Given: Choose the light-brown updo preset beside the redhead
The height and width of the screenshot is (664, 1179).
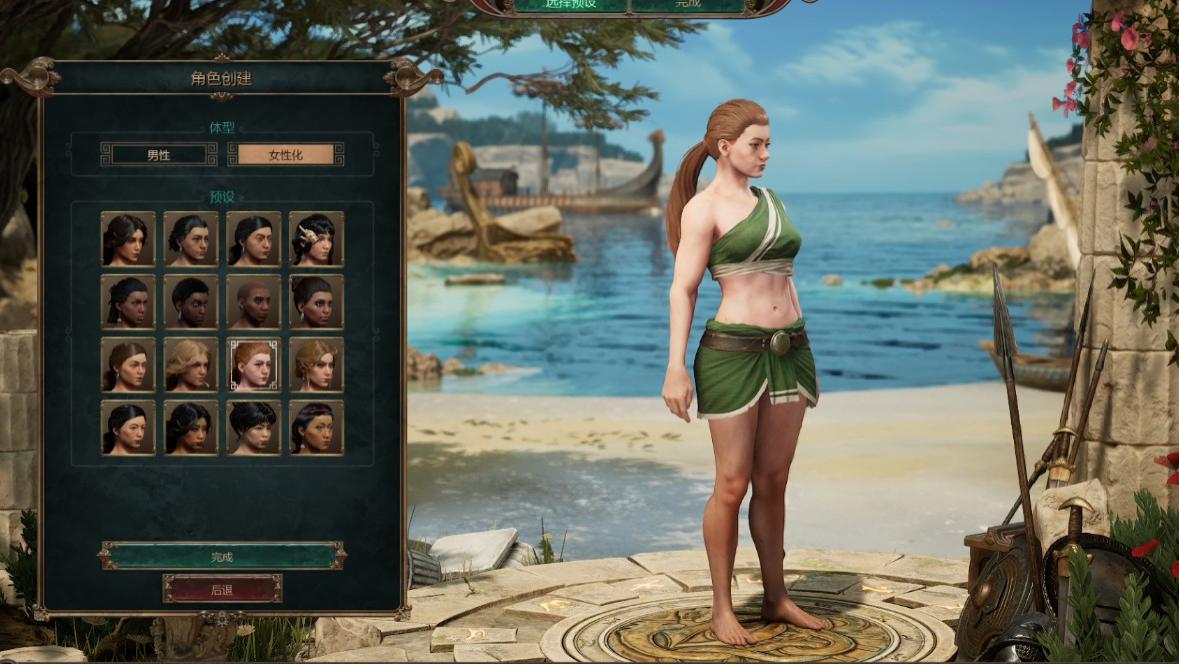Looking at the screenshot, I should click(x=316, y=364).
